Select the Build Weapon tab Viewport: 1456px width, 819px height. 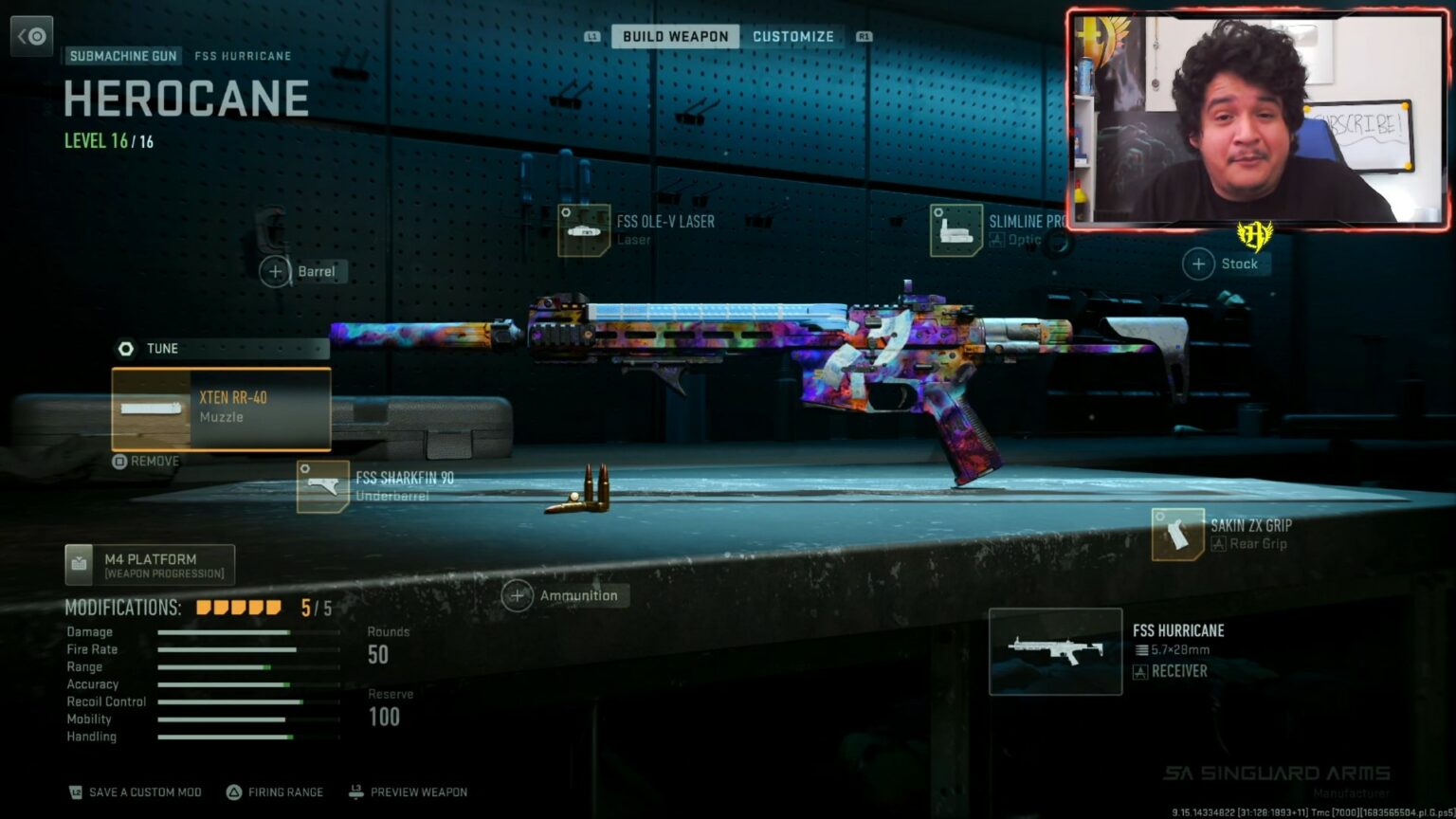coord(675,37)
